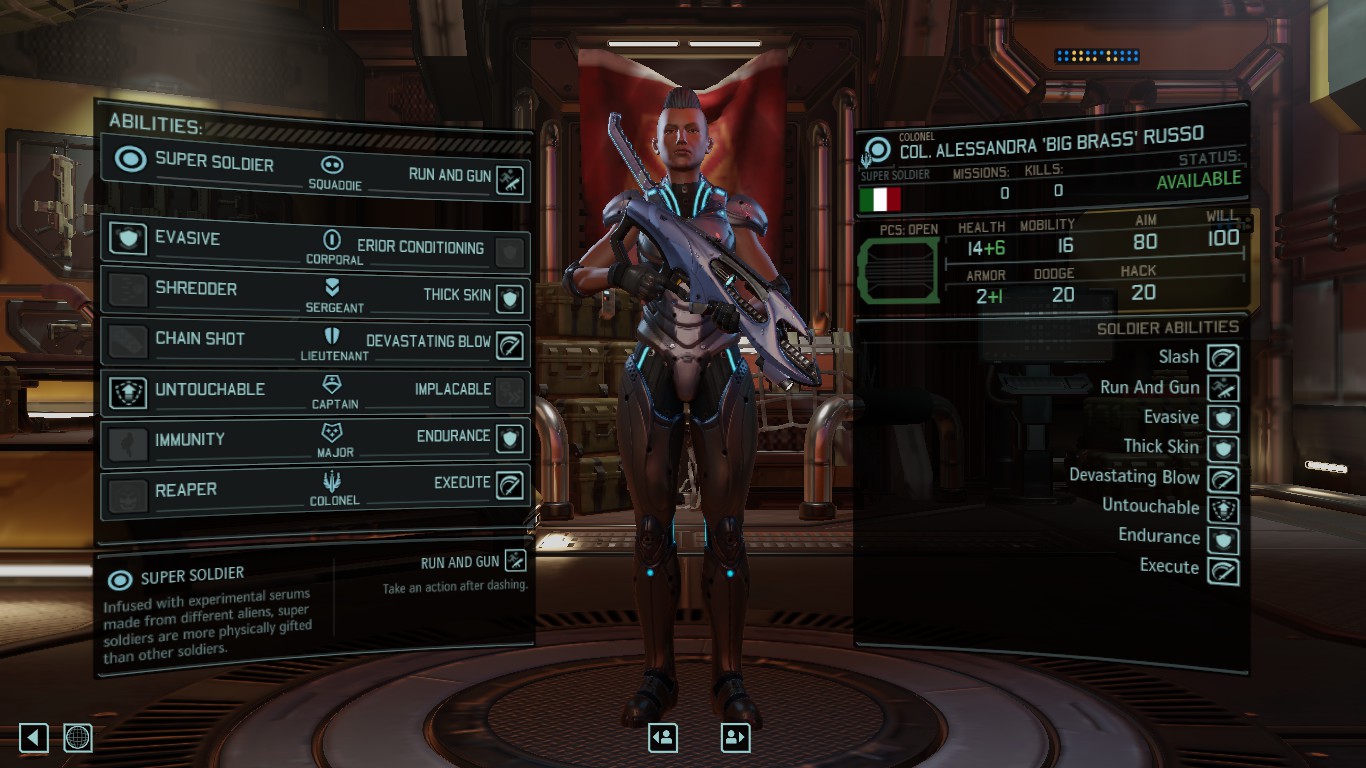The height and width of the screenshot is (768, 1366).
Task: Select the Reaper colonel ability
Action: coord(128,493)
